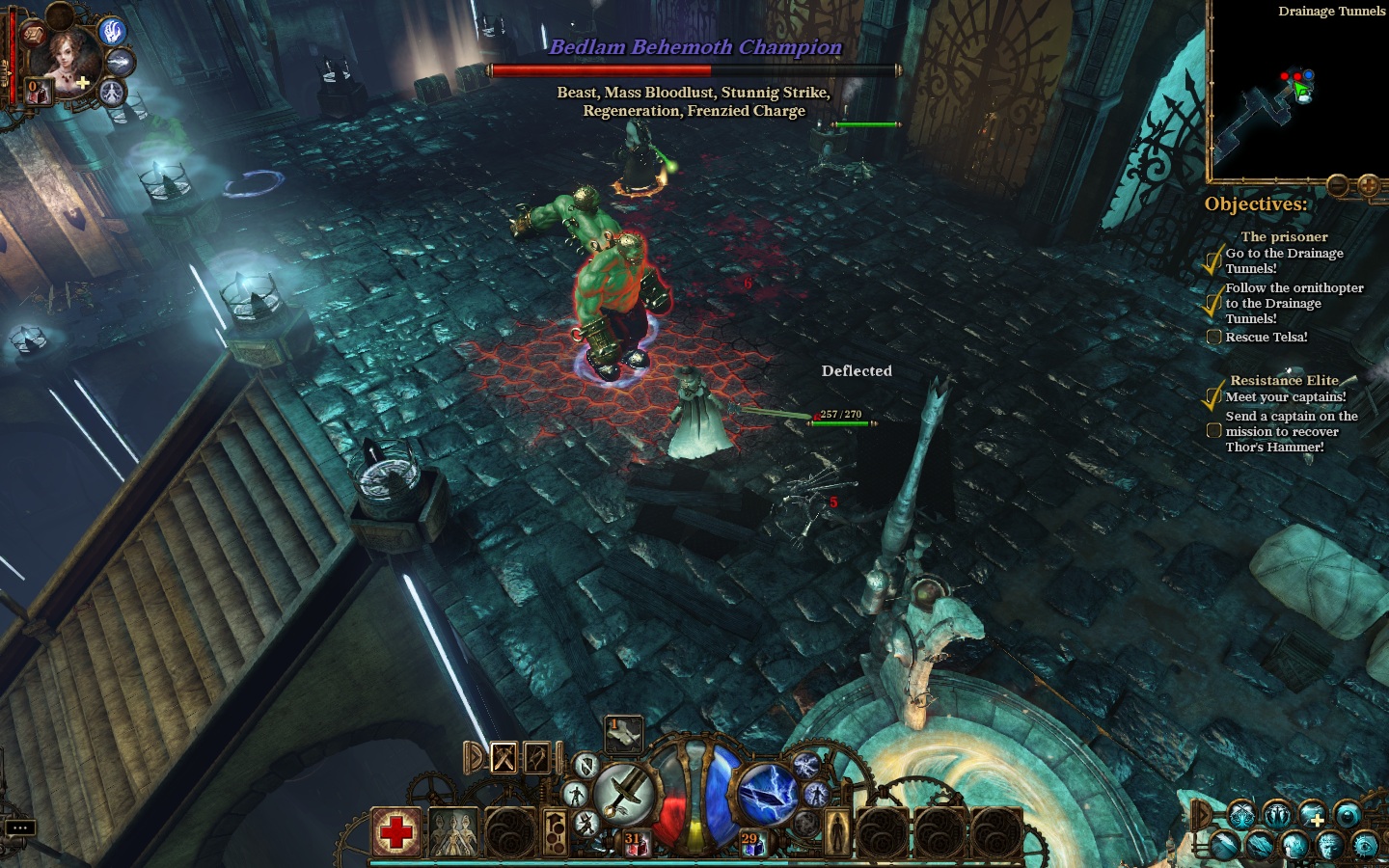Activate the three-figures summon skill slot

(453, 831)
